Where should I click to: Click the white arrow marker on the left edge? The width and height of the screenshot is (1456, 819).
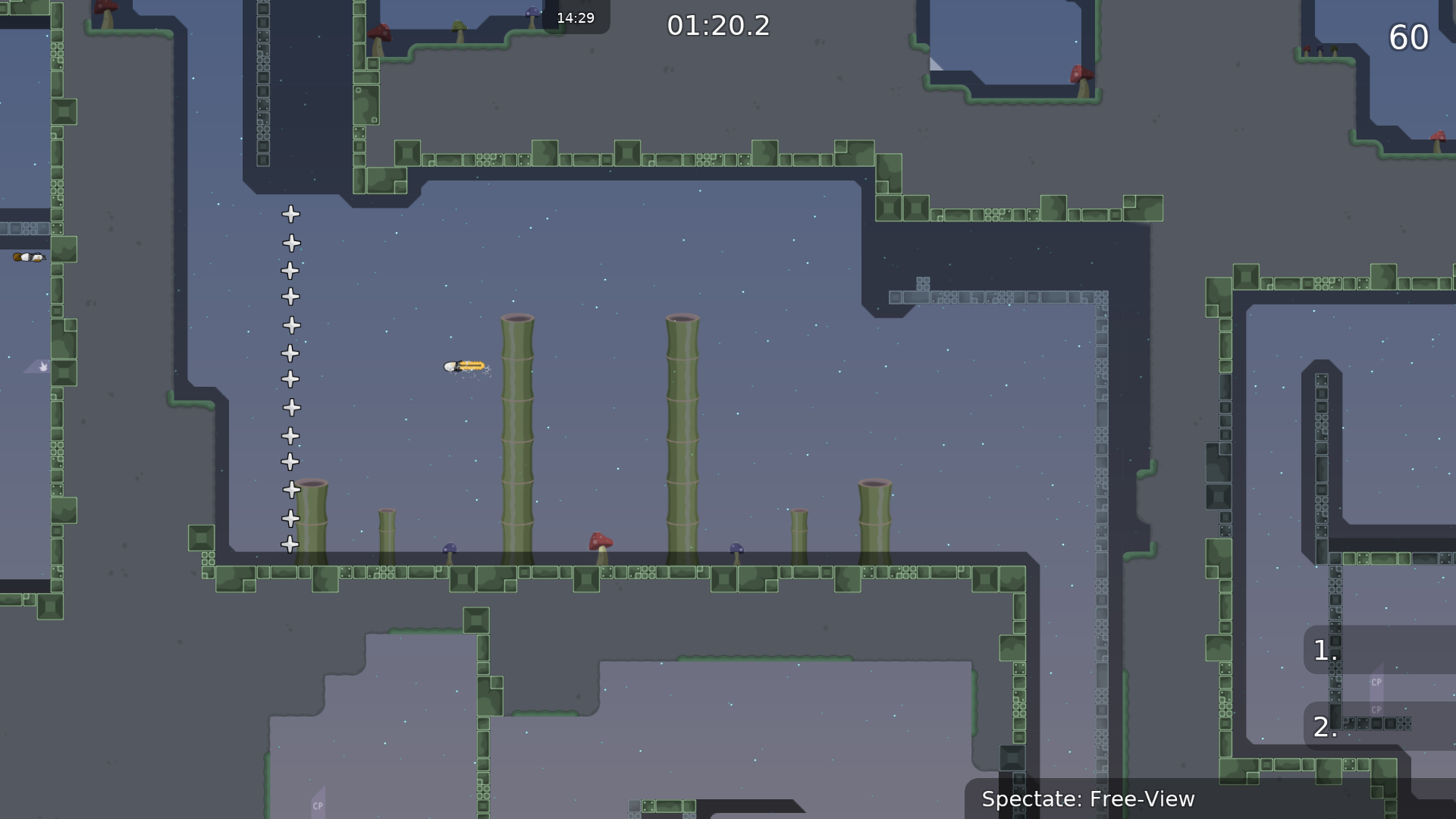tap(42, 366)
